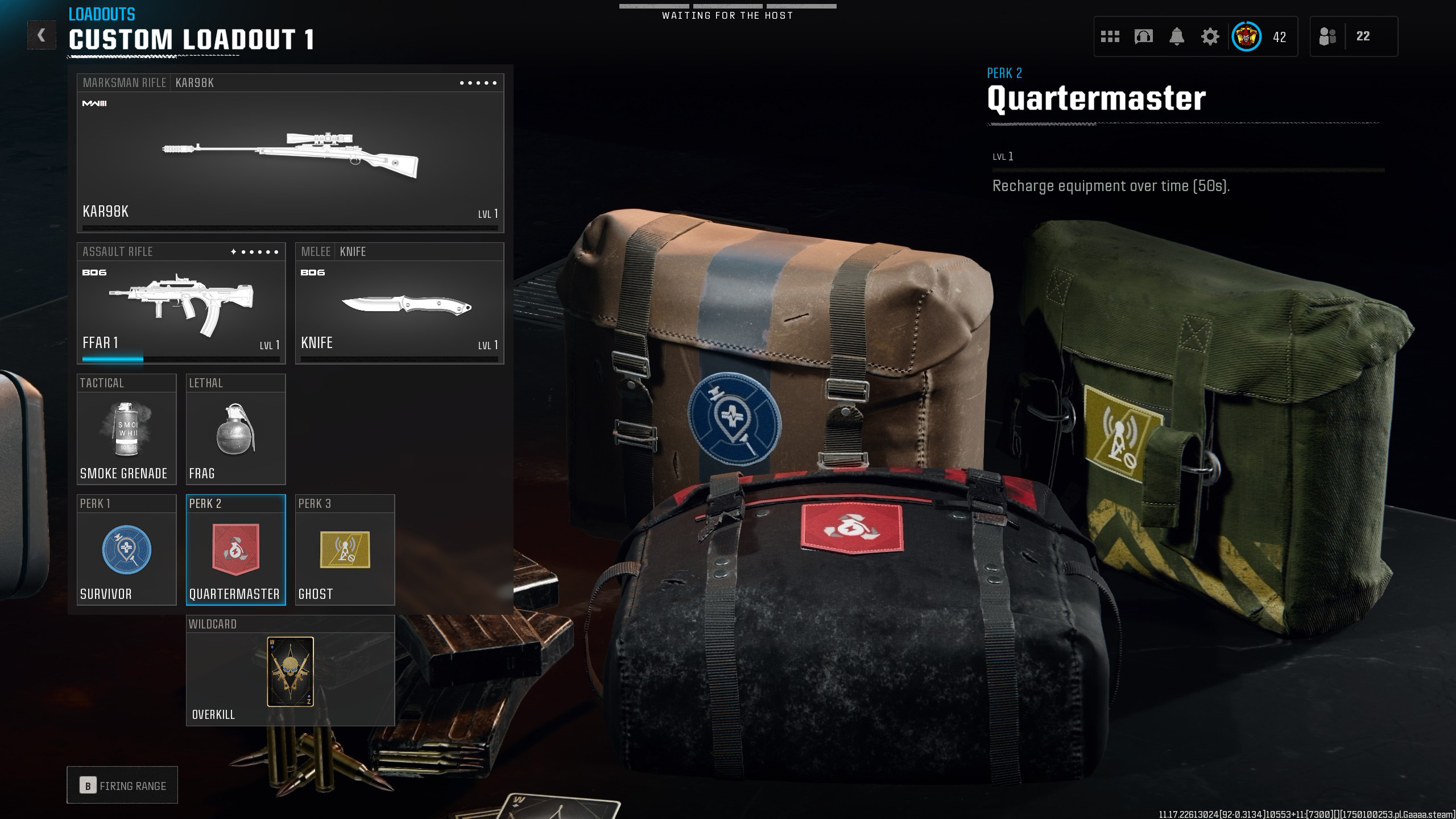Viewport: 1456px width, 819px height.
Task: Choose the Ghost perk 3 slot
Action: click(345, 550)
